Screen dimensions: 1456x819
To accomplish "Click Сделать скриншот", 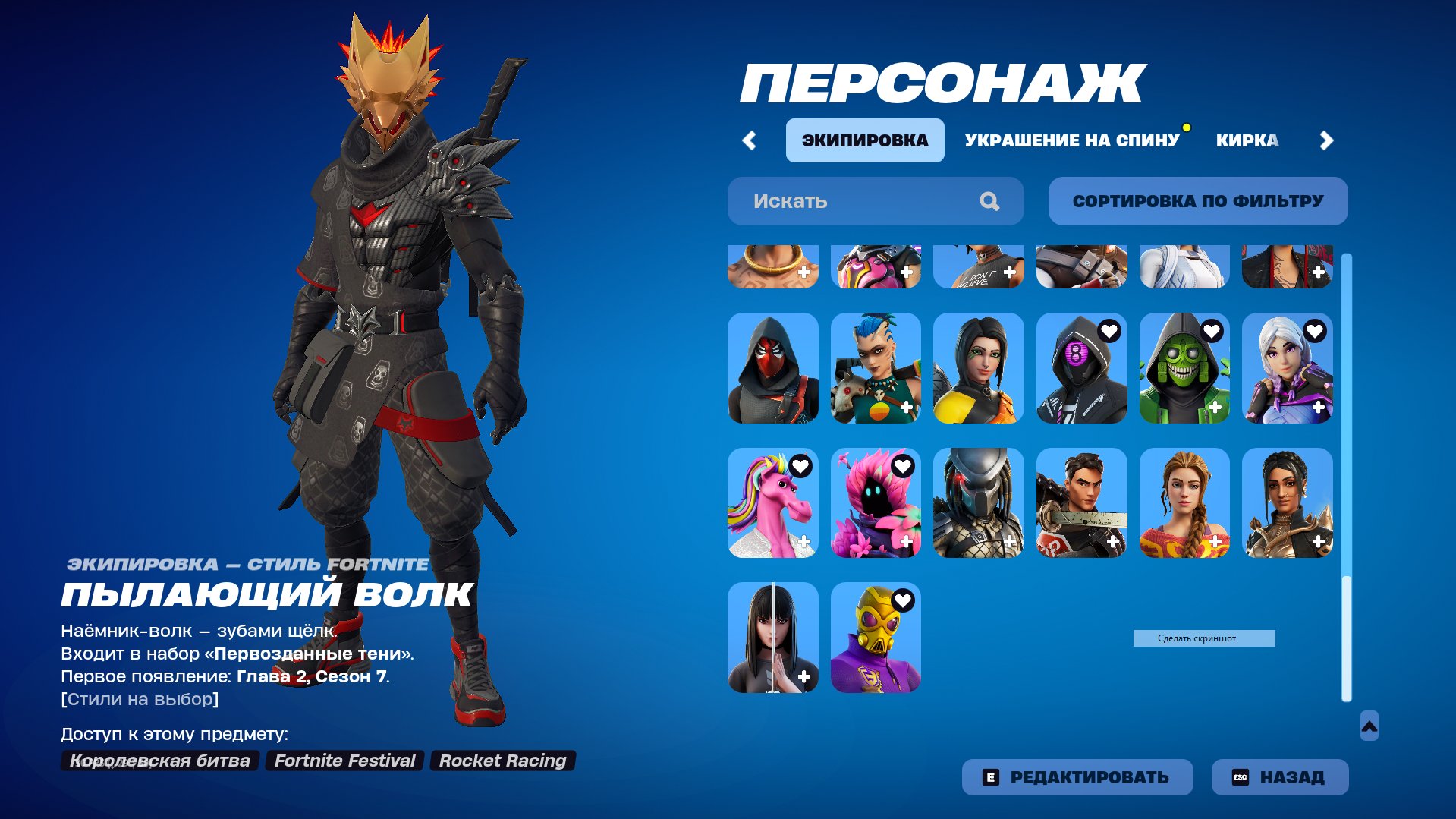I will [x=1205, y=638].
